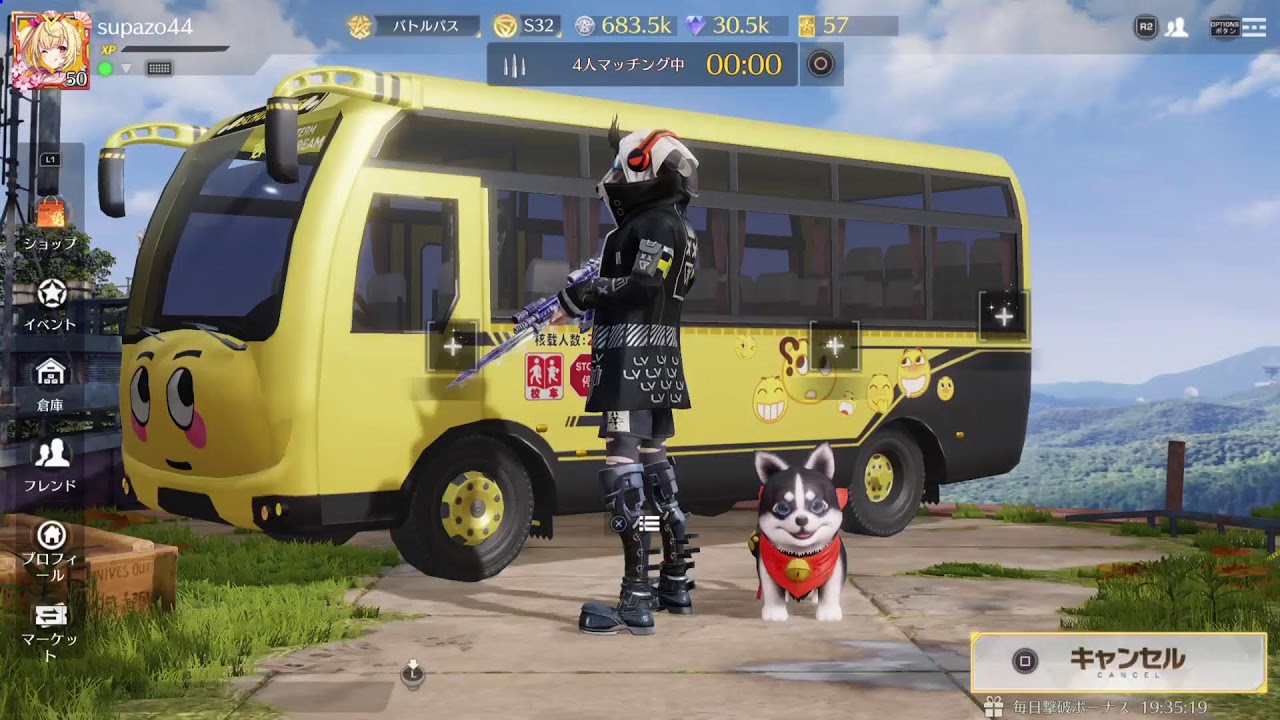This screenshot has height=720, width=1280.
Task: Open the friends list silhouette icon
Action: tap(1177, 27)
